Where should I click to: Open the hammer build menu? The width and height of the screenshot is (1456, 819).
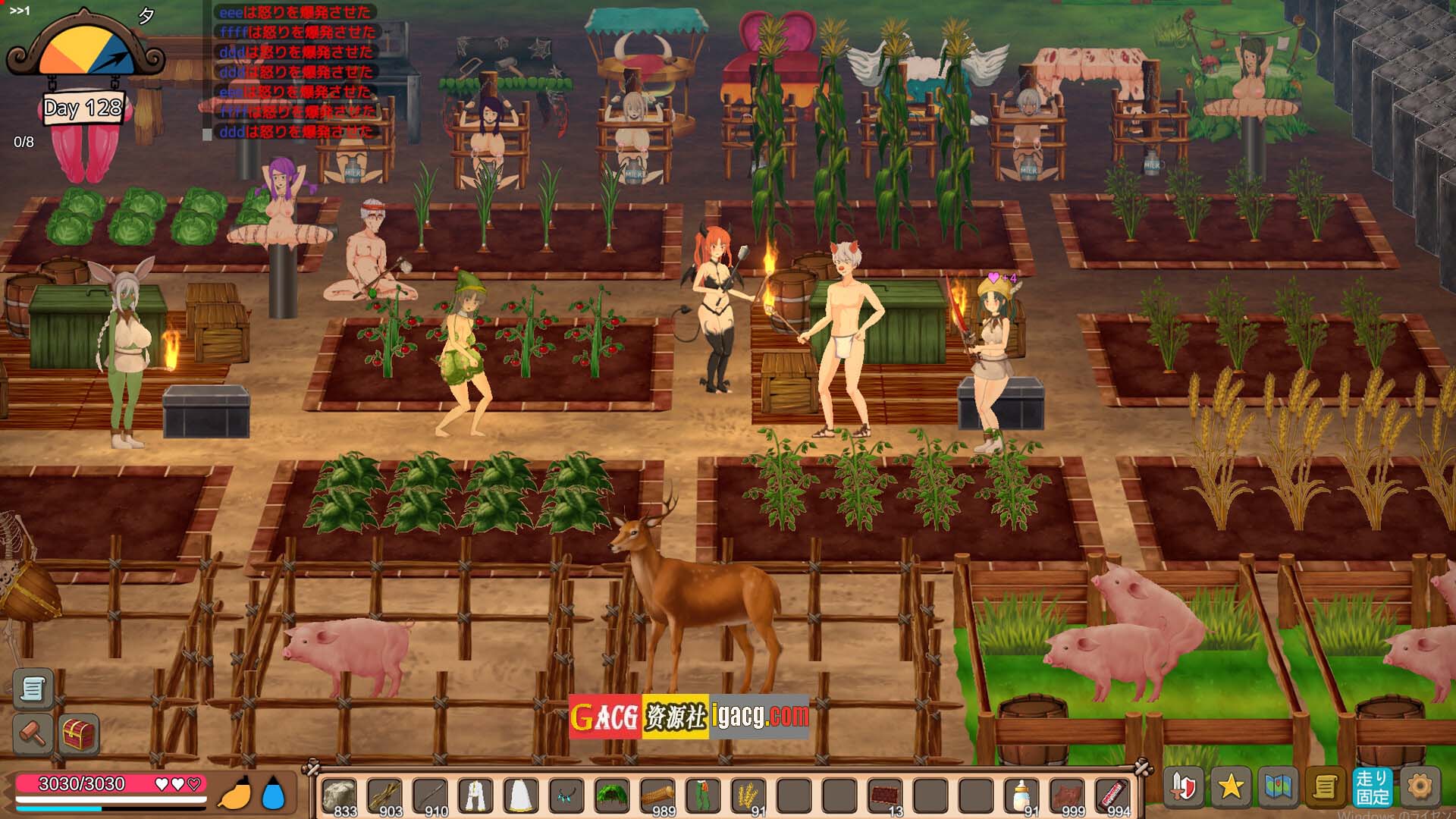click(x=33, y=733)
